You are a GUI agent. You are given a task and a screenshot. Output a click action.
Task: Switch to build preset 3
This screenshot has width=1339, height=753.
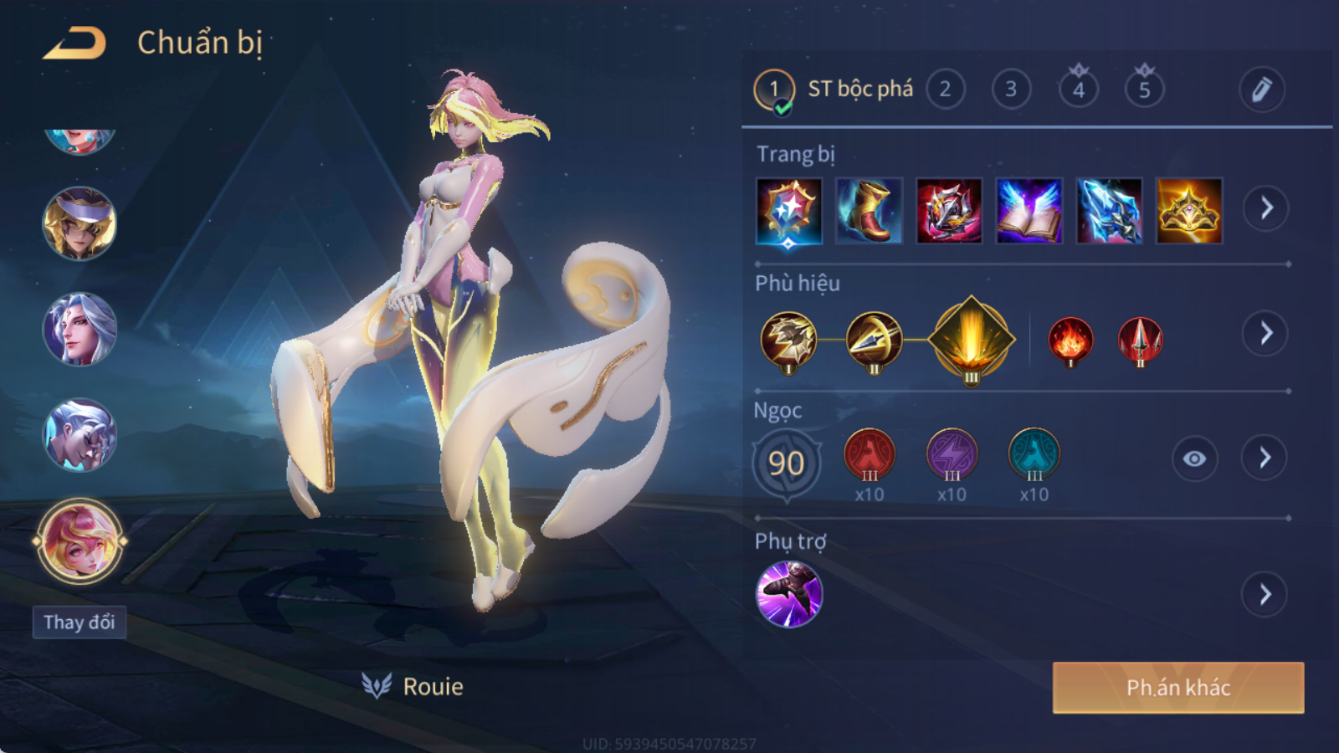(1011, 90)
